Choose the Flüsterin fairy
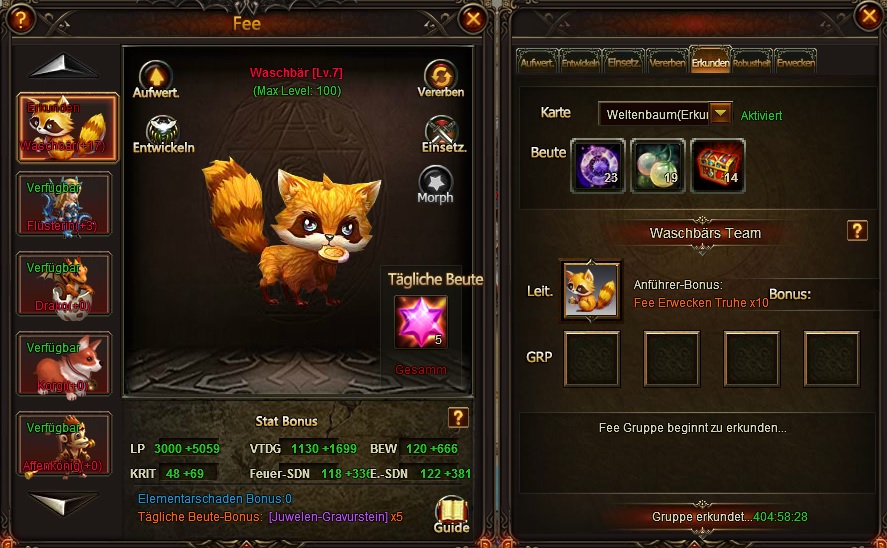 click(65, 204)
